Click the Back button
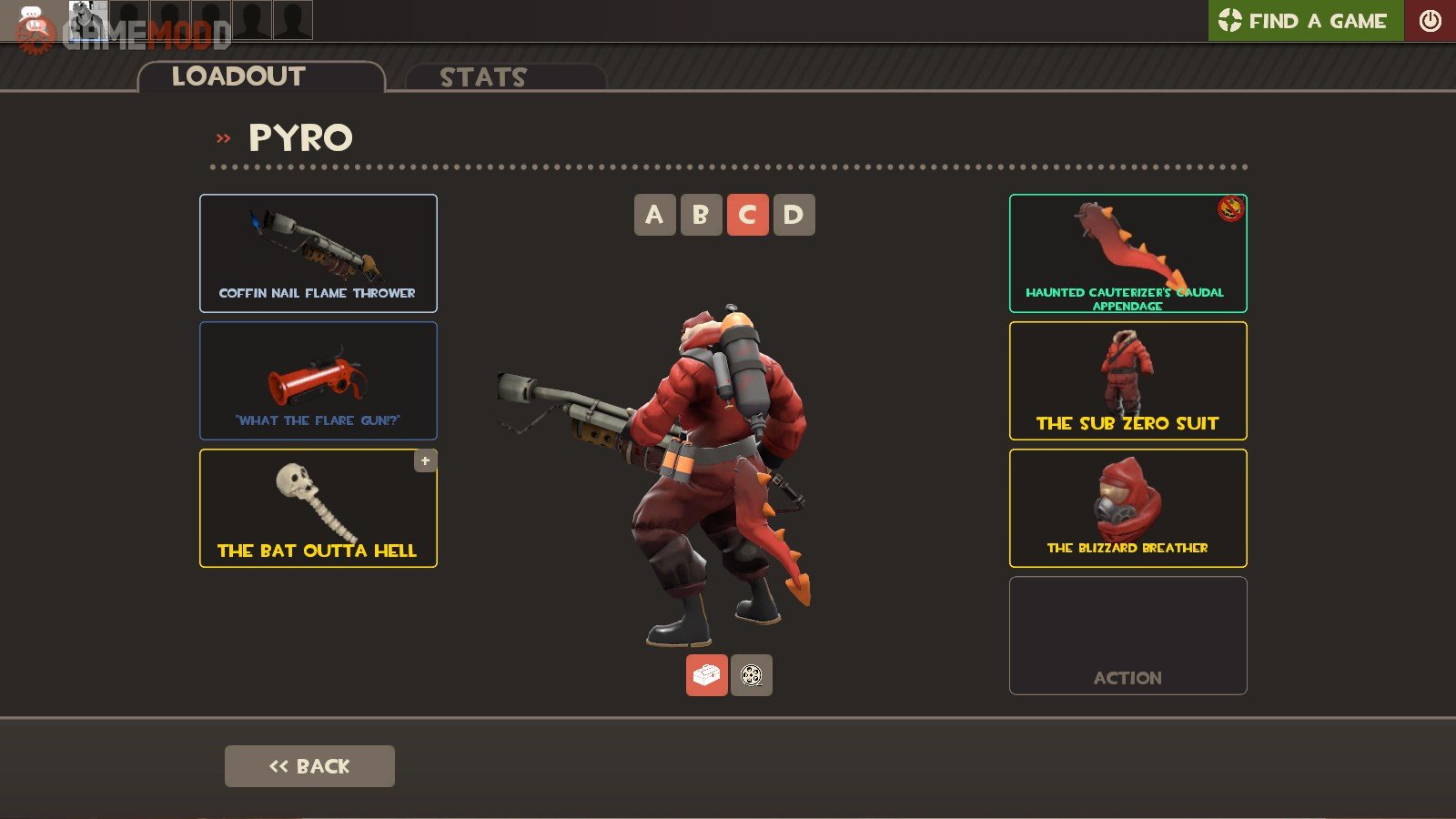The width and height of the screenshot is (1456, 819). point(309,766)
